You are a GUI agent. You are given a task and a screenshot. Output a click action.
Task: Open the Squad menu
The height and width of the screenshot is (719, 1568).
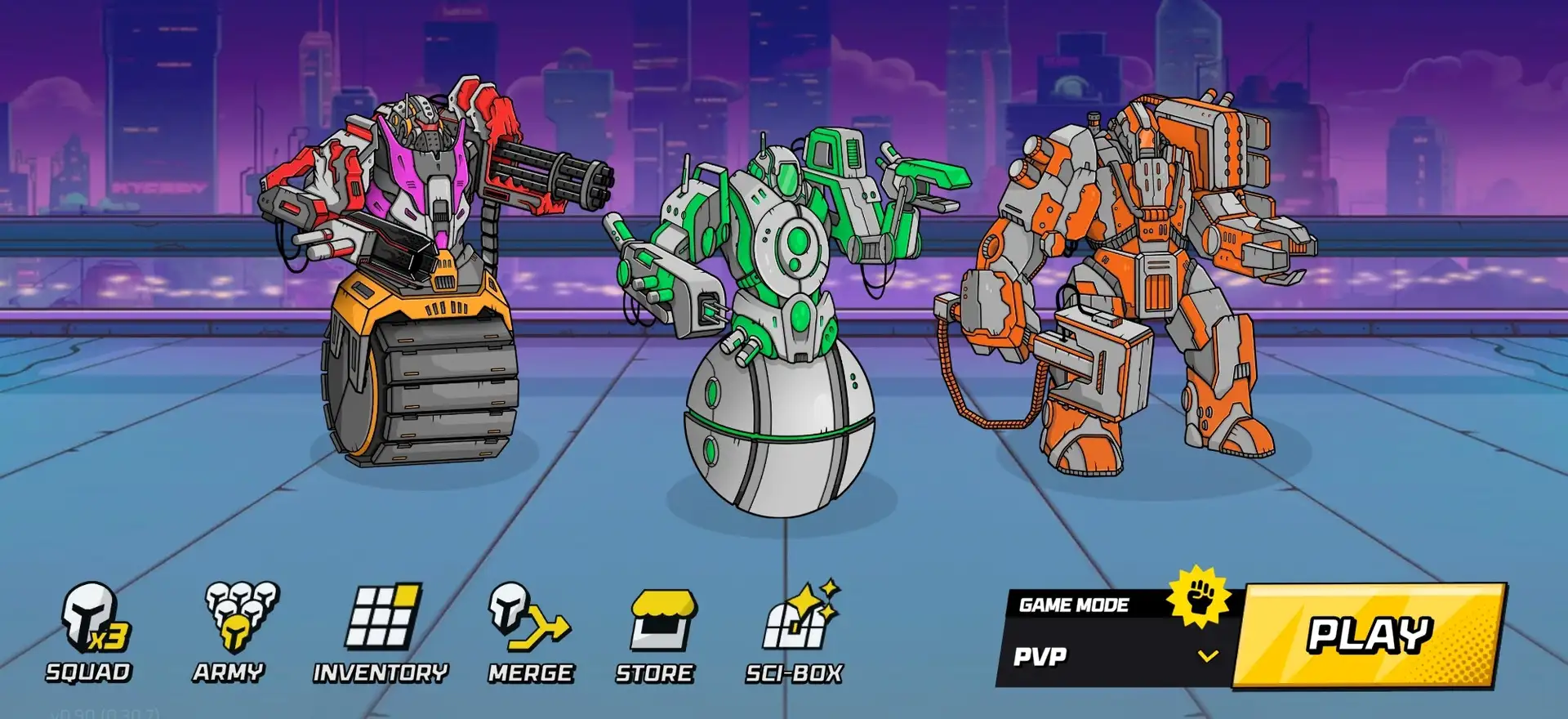point(90,631)
